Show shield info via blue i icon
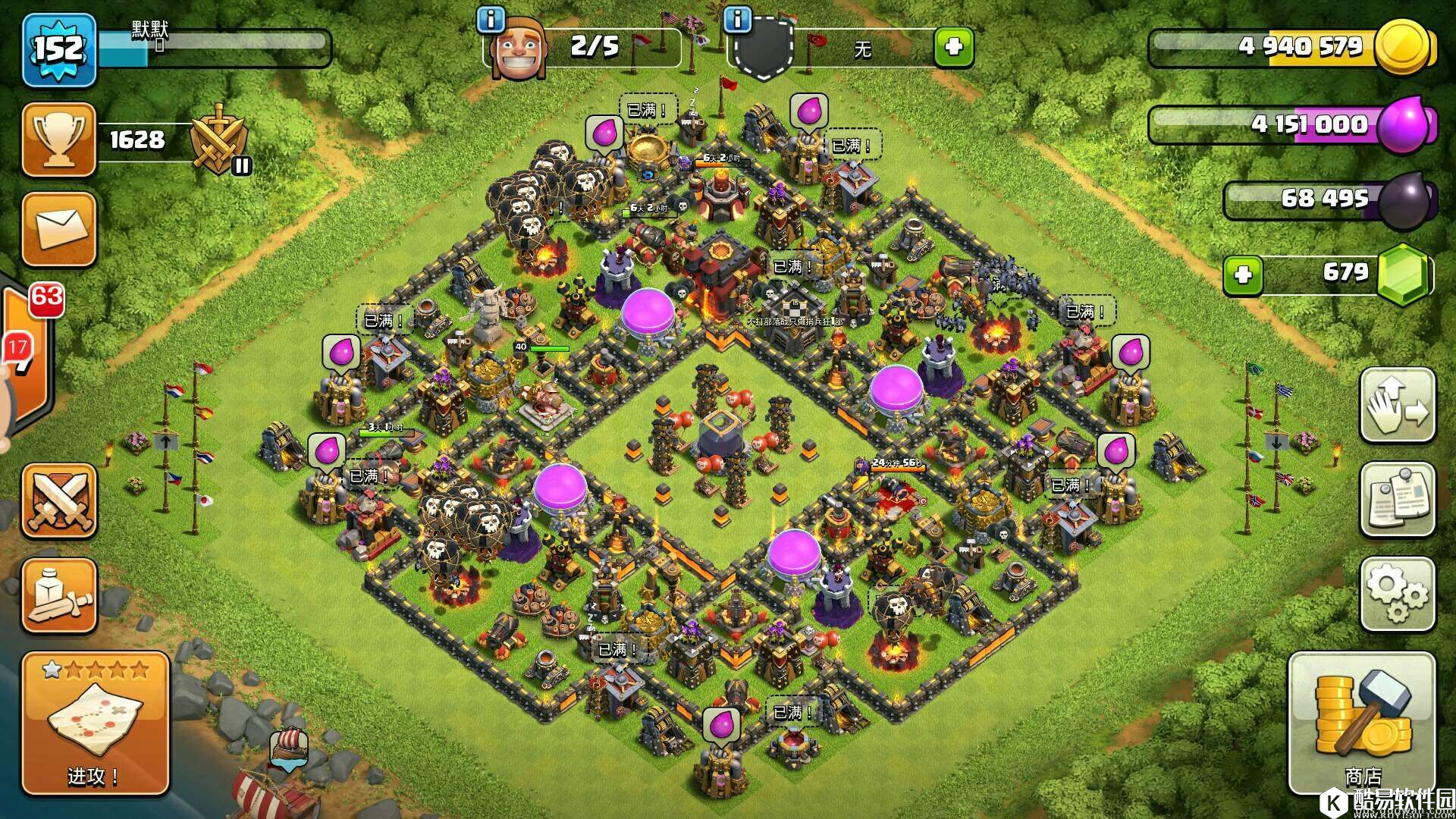Viewport: 1456px width, 819px height. click(737, 20)
